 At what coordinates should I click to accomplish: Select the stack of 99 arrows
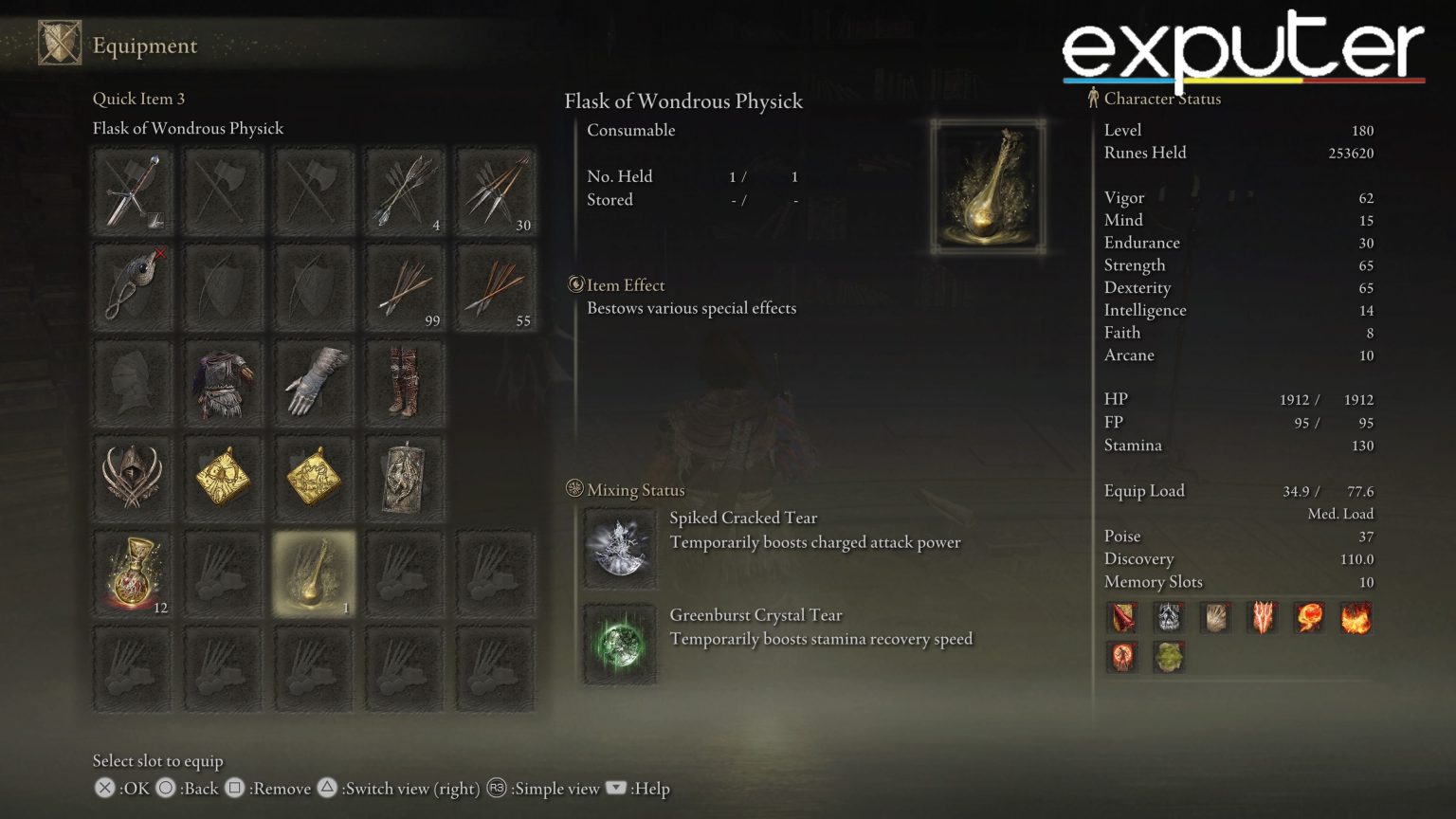click(405, 286)
